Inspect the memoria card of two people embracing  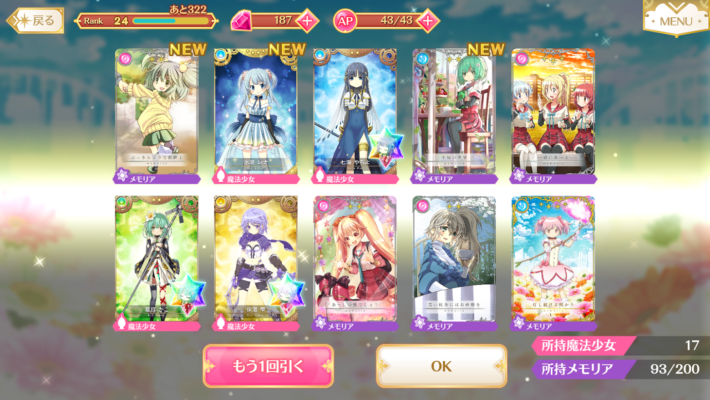453,260
